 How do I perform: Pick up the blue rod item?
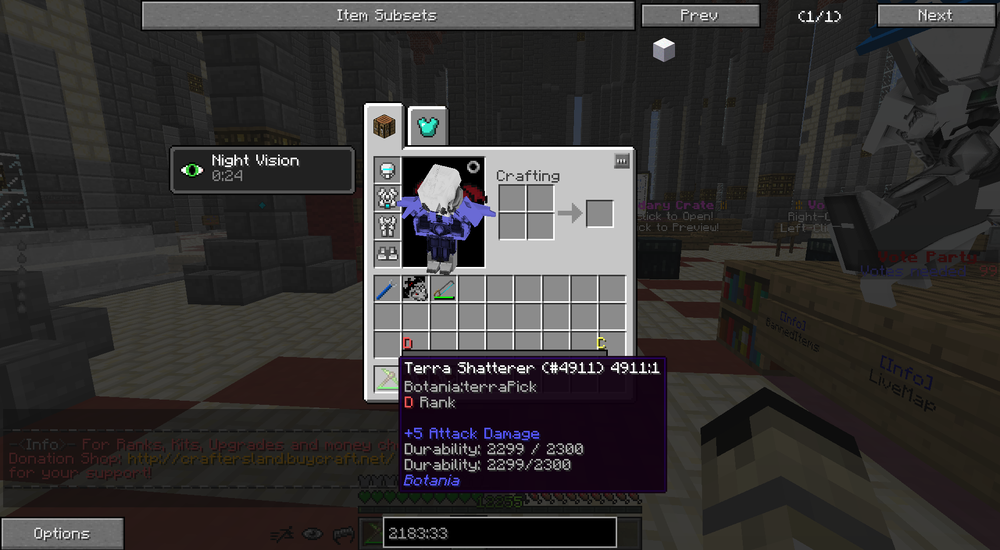387,290
